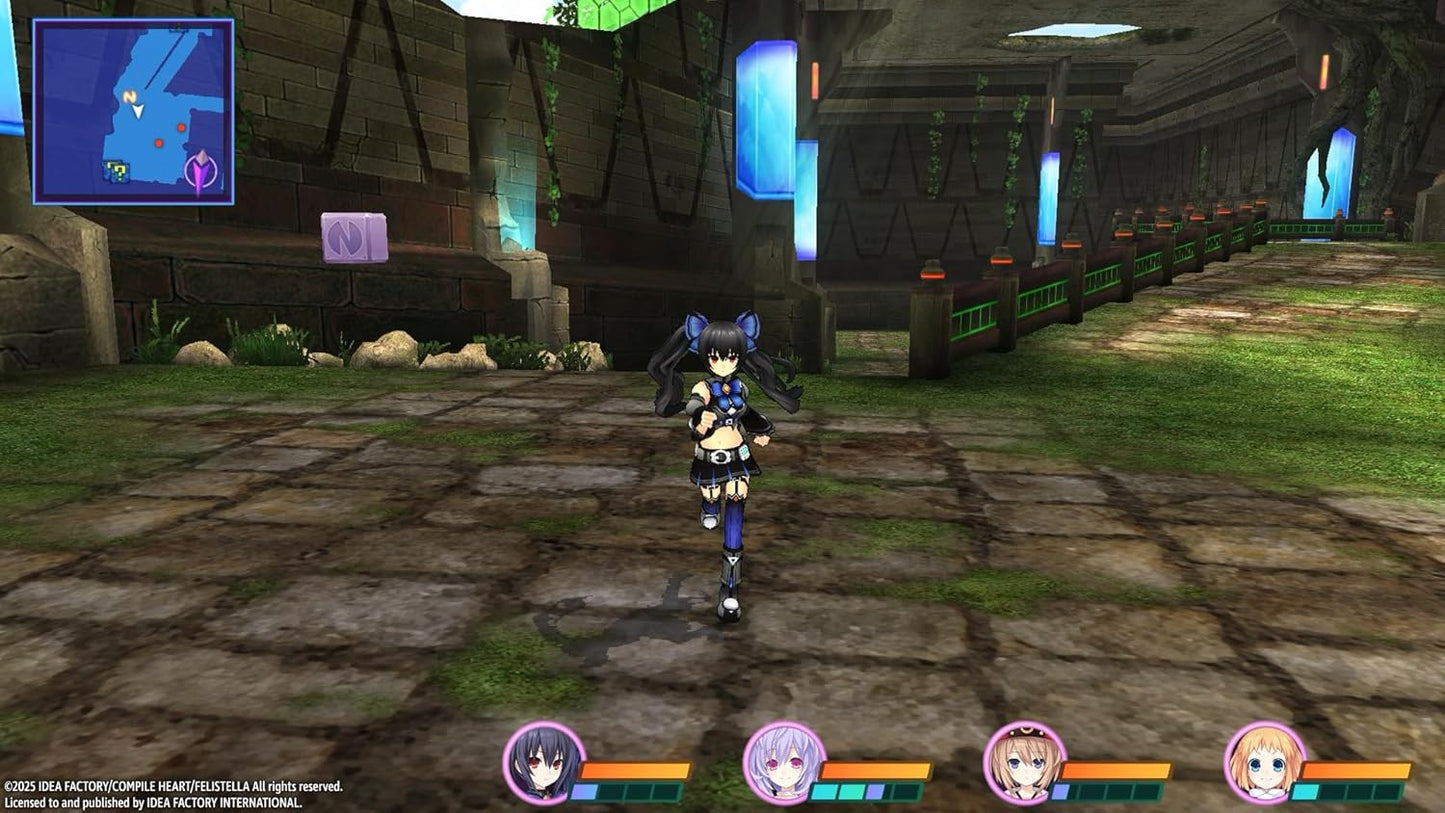Click the white player direction arrow on minimap
The image size is (1445, 813).
pos(136,112)
